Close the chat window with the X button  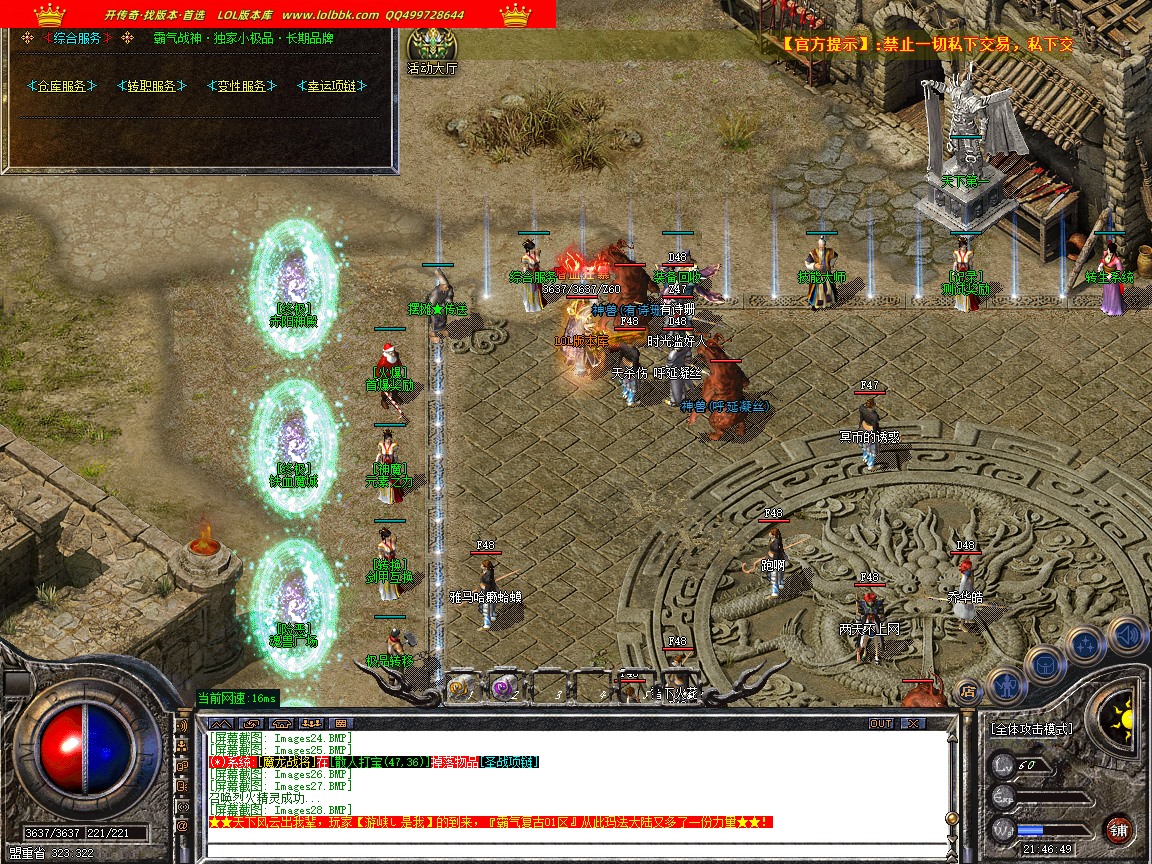[912, 723]
